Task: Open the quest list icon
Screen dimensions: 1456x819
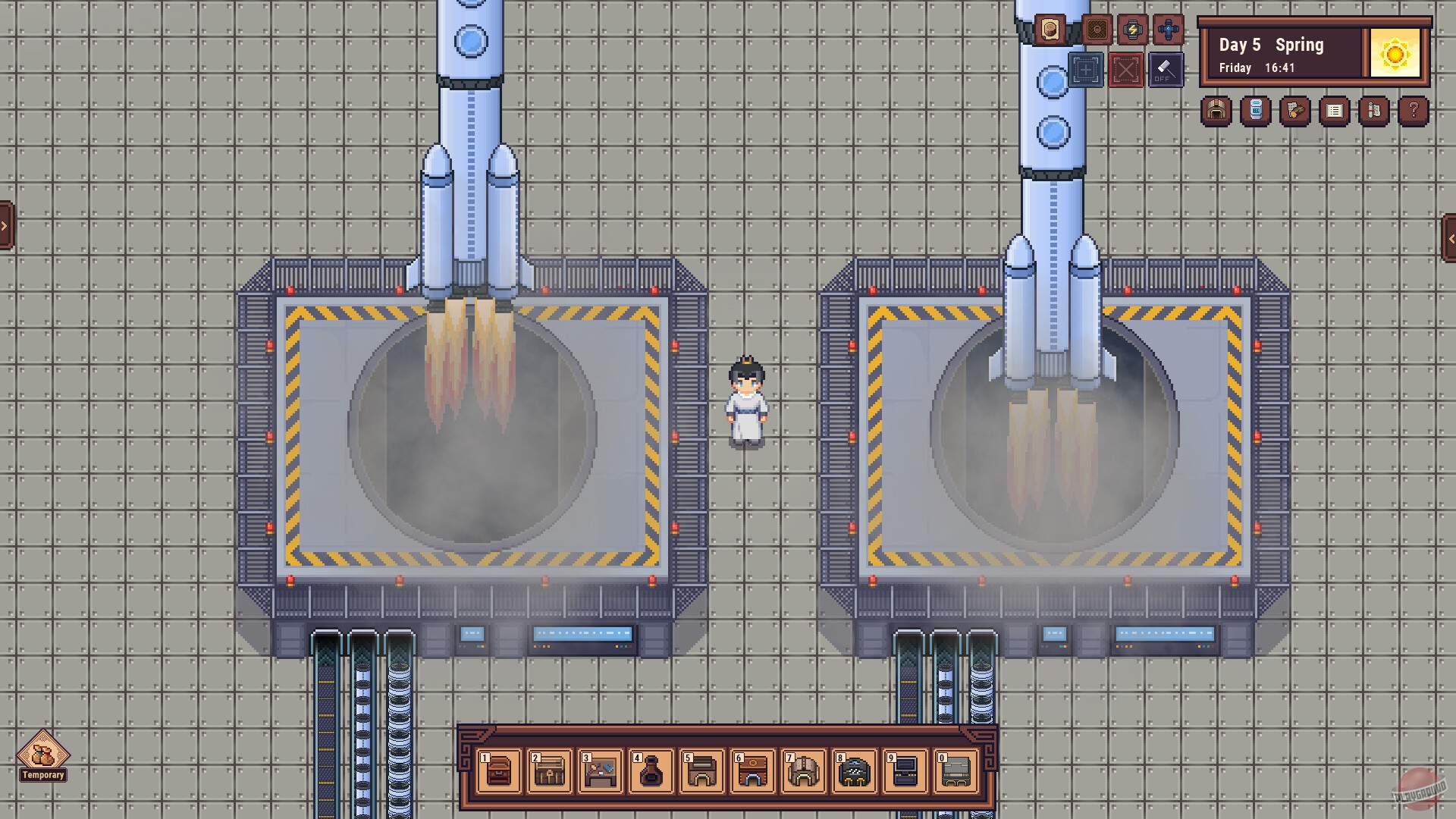Action: click(1333, 110)
